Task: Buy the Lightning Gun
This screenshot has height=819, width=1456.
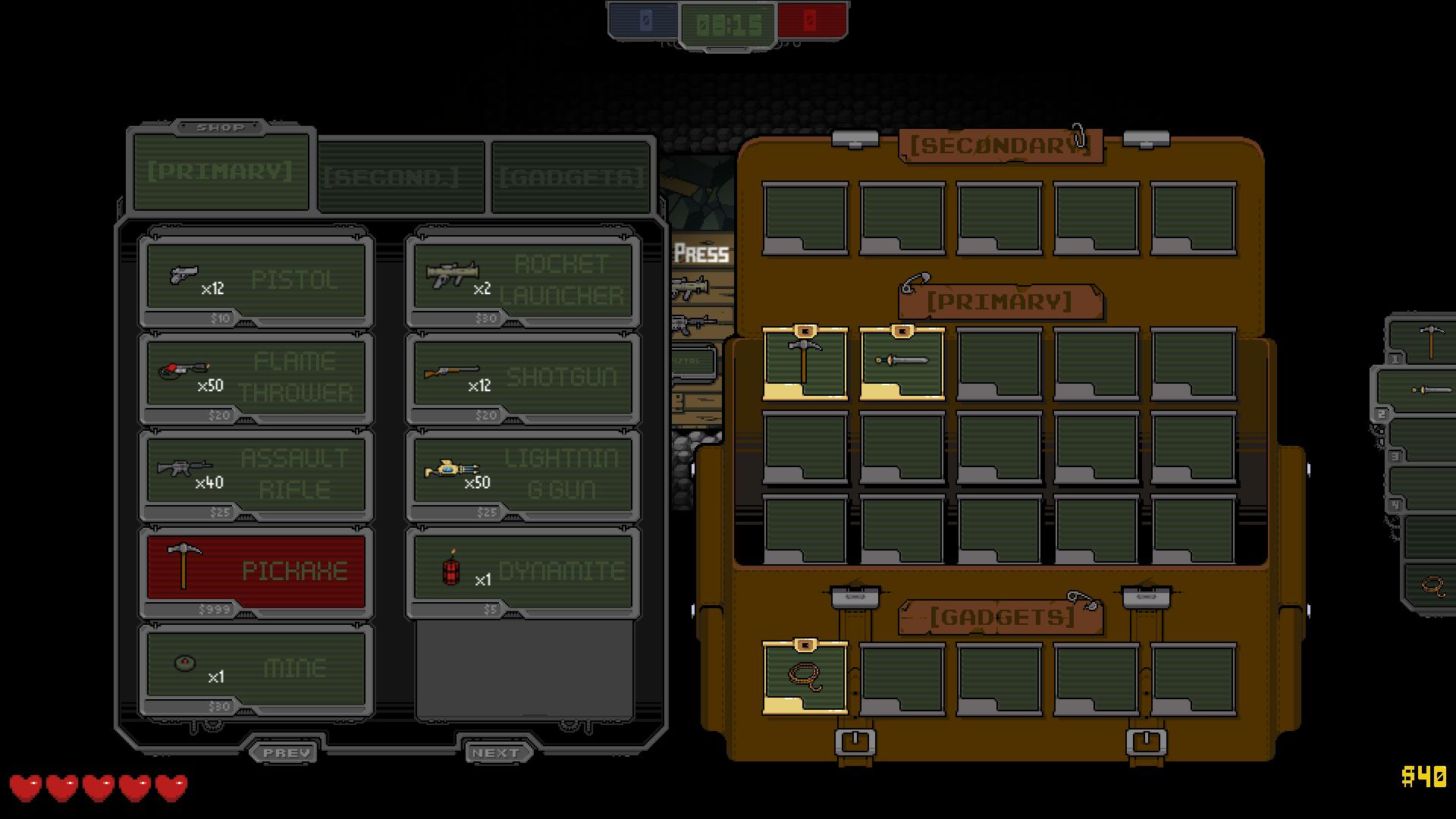Action: click(523, 474)
